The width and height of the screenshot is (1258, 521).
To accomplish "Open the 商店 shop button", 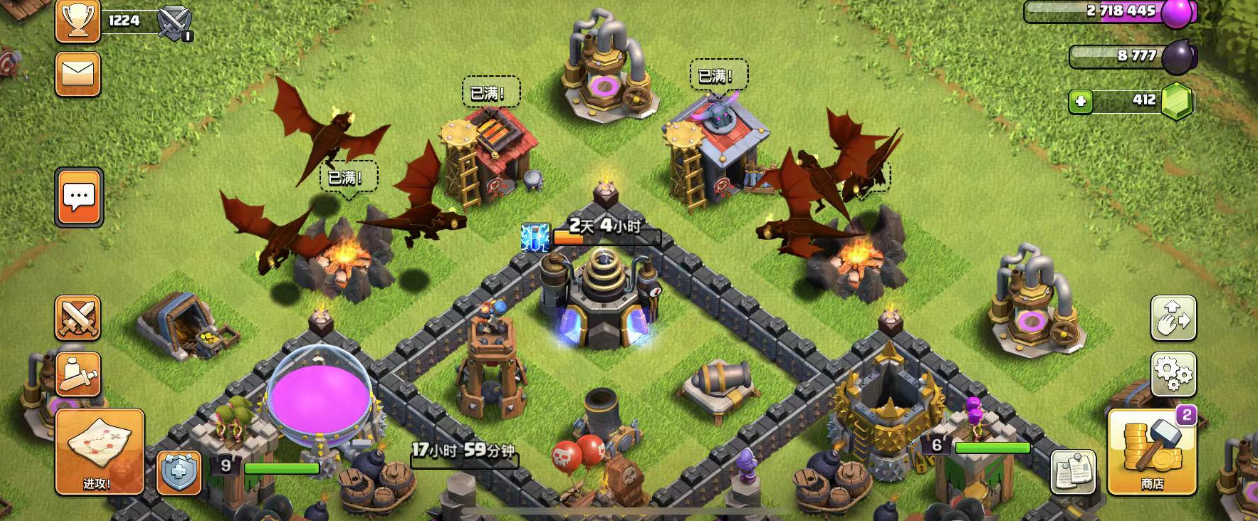I will click(1152, 452).
